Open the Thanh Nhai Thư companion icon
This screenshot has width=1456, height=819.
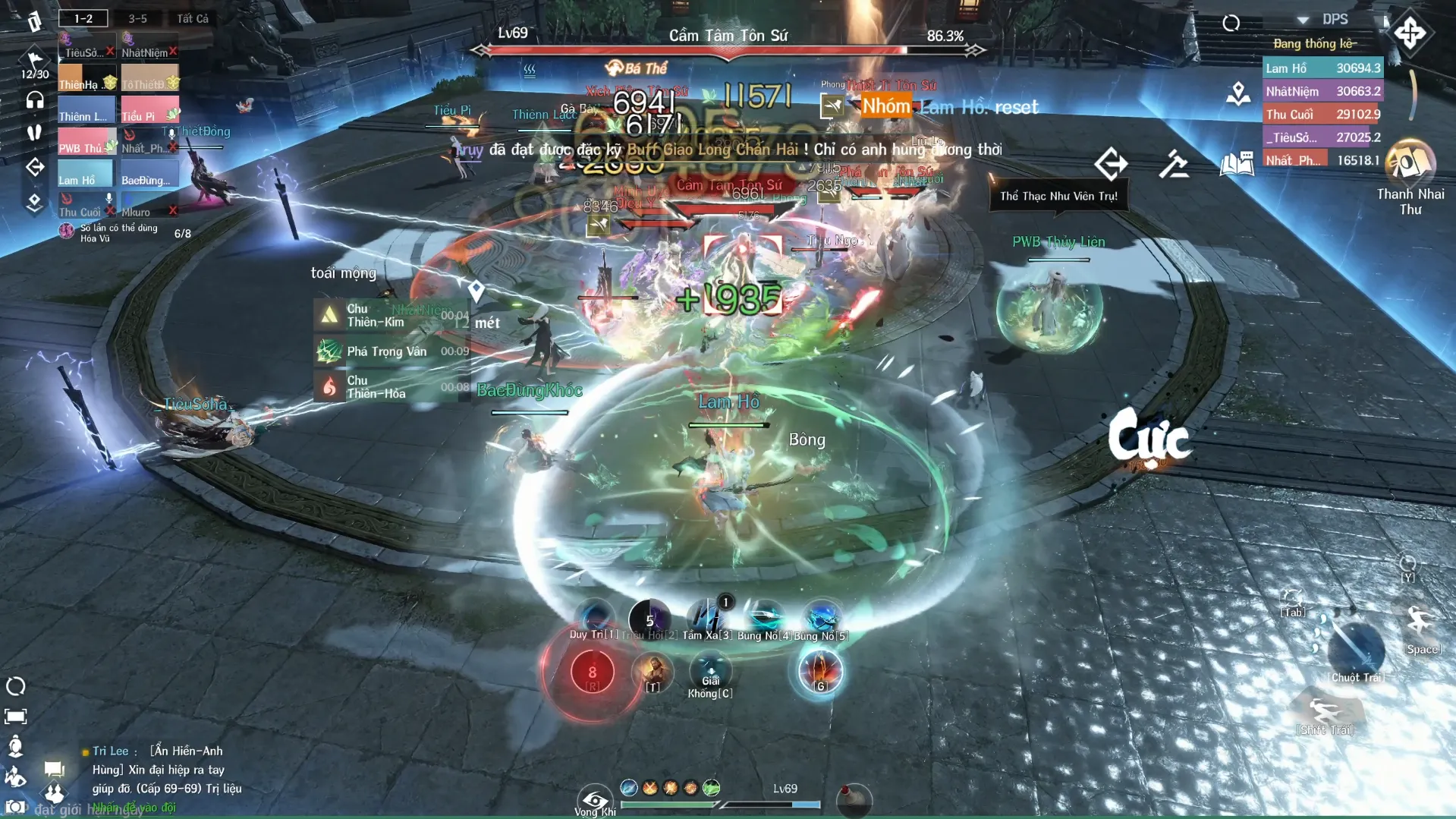1410,162
